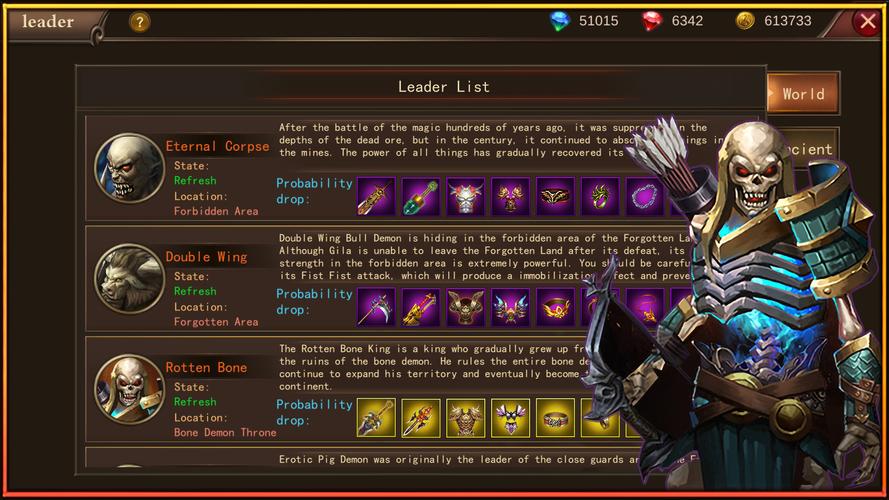Image resolution: width=889 pixels, height=500 pixels.
Task: Click the gold coin currency icon
Action: 745,21
